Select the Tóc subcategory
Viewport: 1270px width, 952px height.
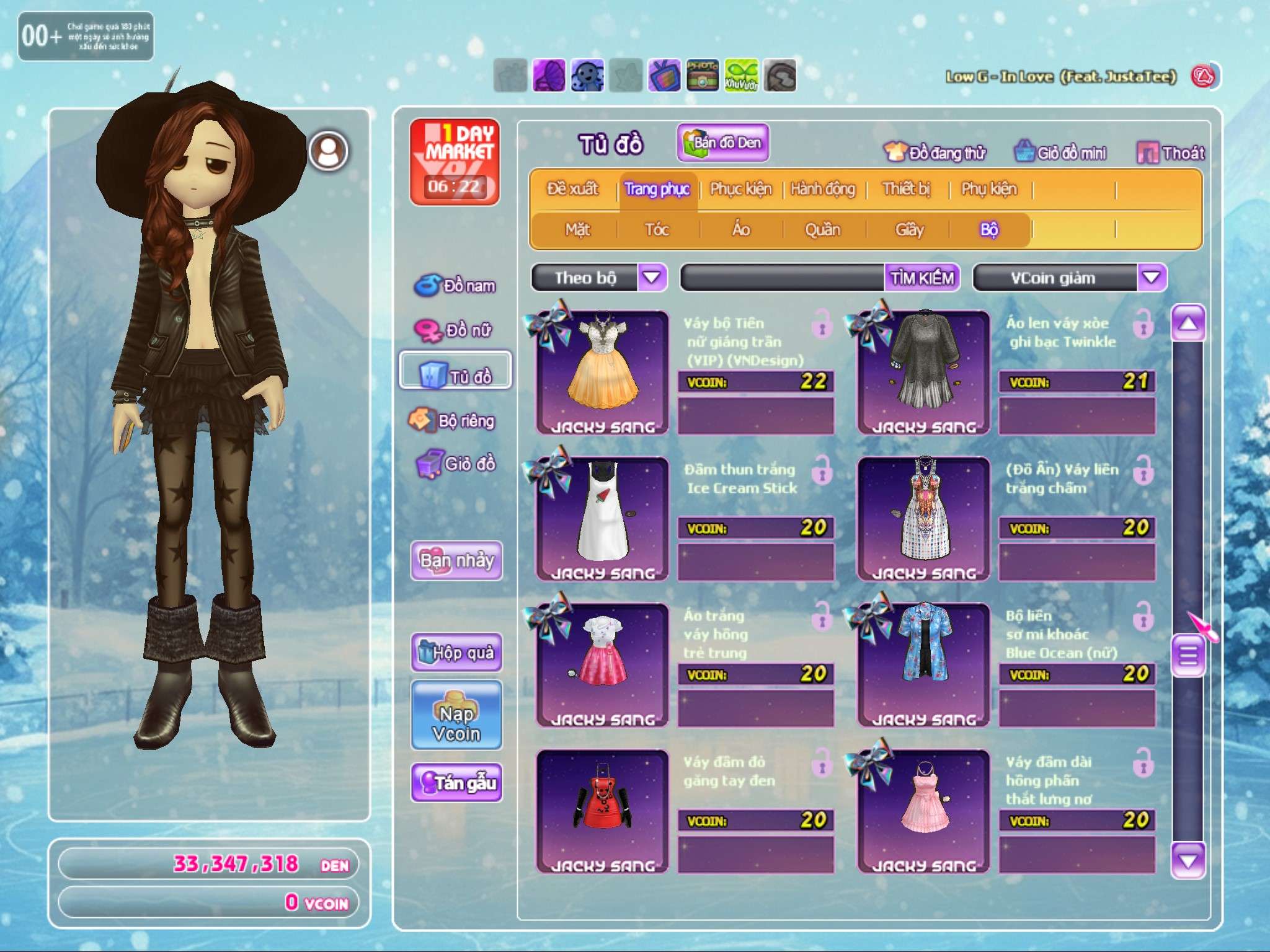[657, 229]
